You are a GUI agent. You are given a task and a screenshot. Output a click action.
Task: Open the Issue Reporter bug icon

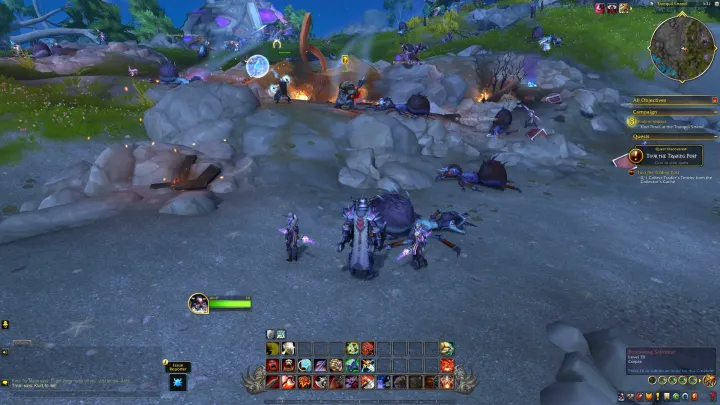[x=177, y=382]
